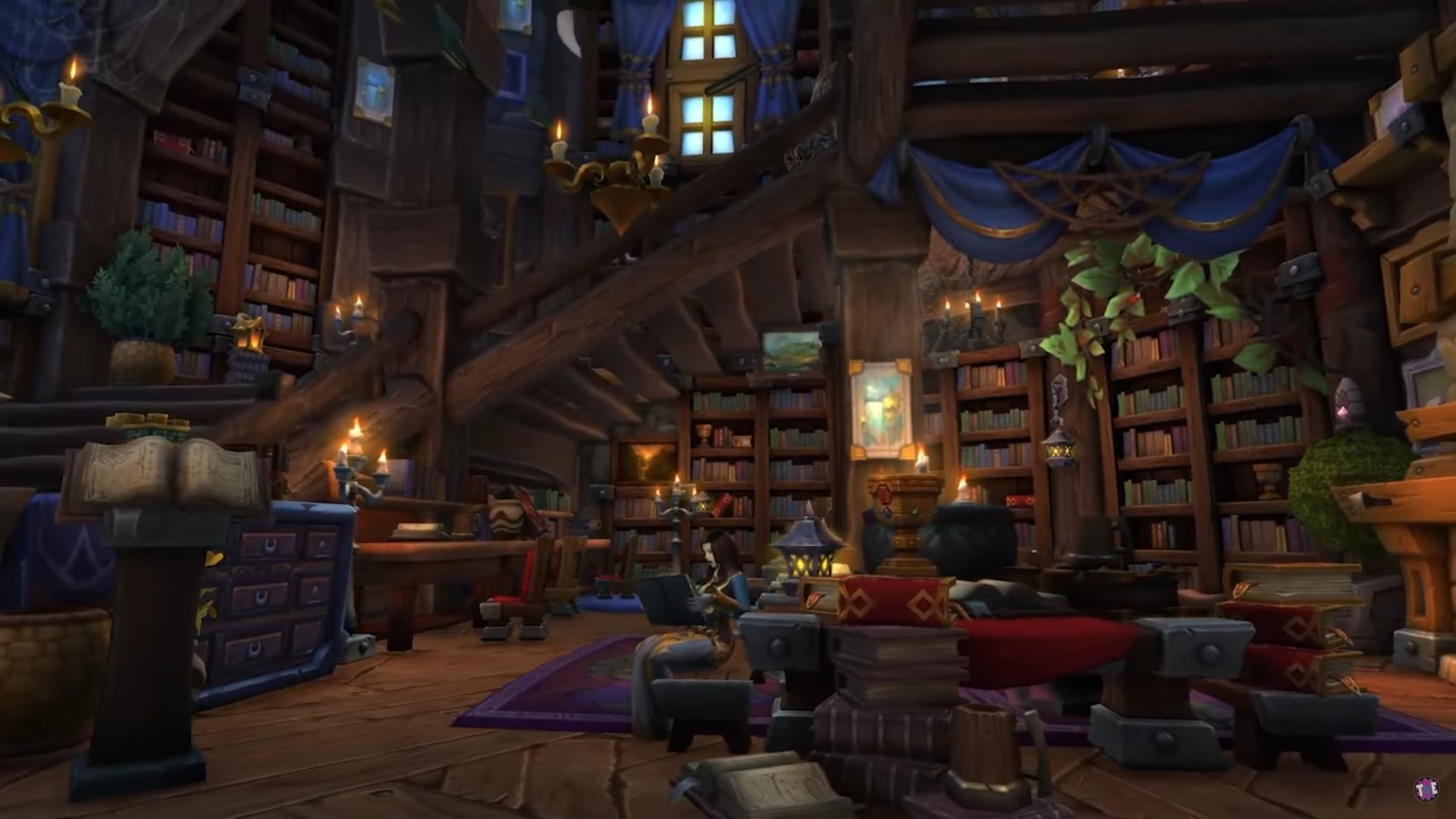The width and height of the screenshot is (1456, 819).
Task: Click the T&E channel watermark logo
Action: 1427,789
